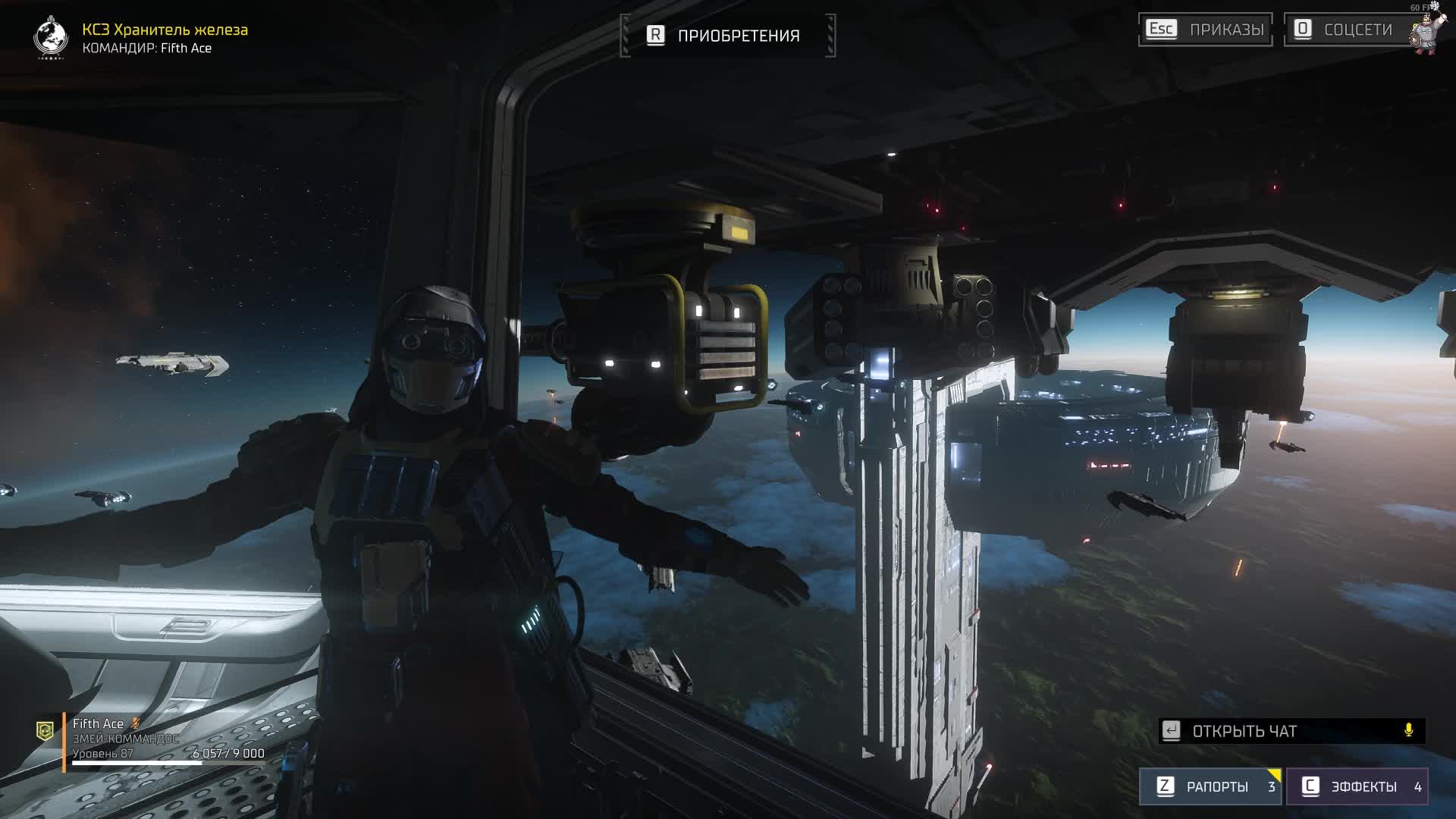
Task: Open the Эффекты panel
Action: 1356,786
